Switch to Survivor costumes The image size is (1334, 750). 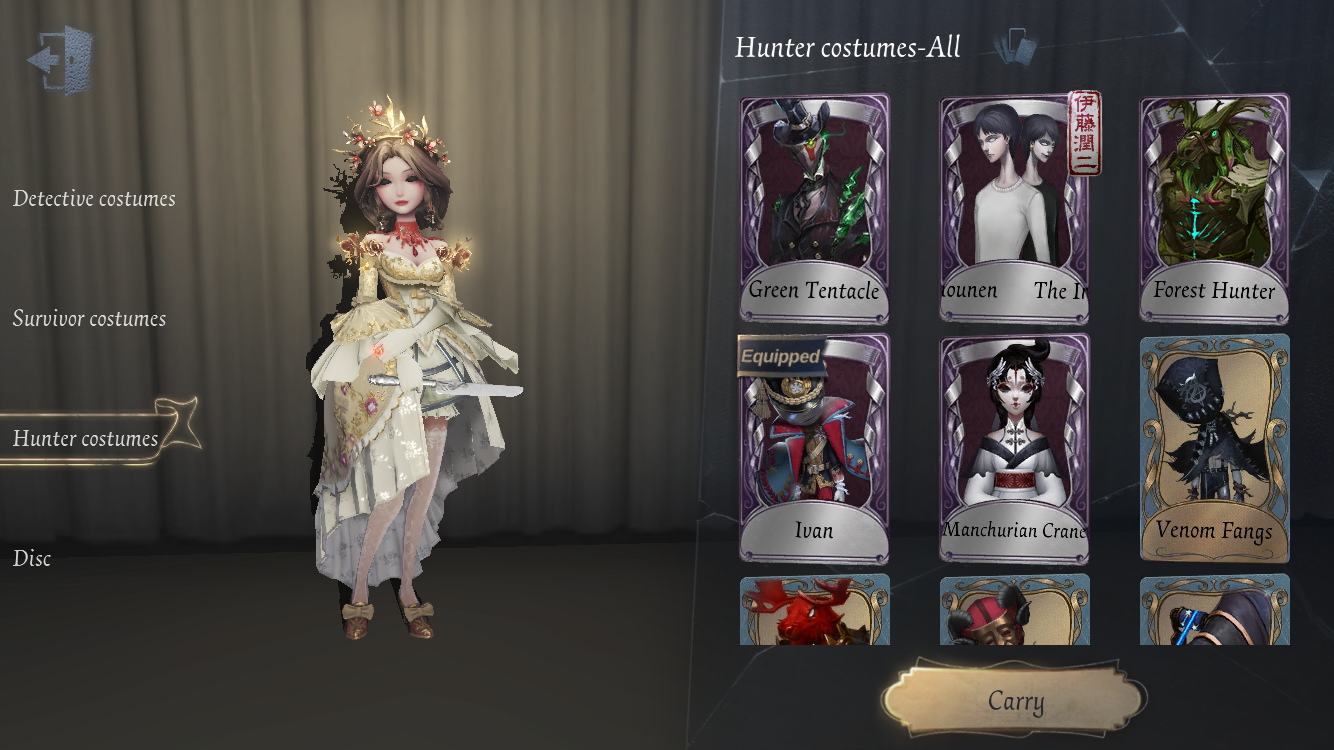point(89,319)
